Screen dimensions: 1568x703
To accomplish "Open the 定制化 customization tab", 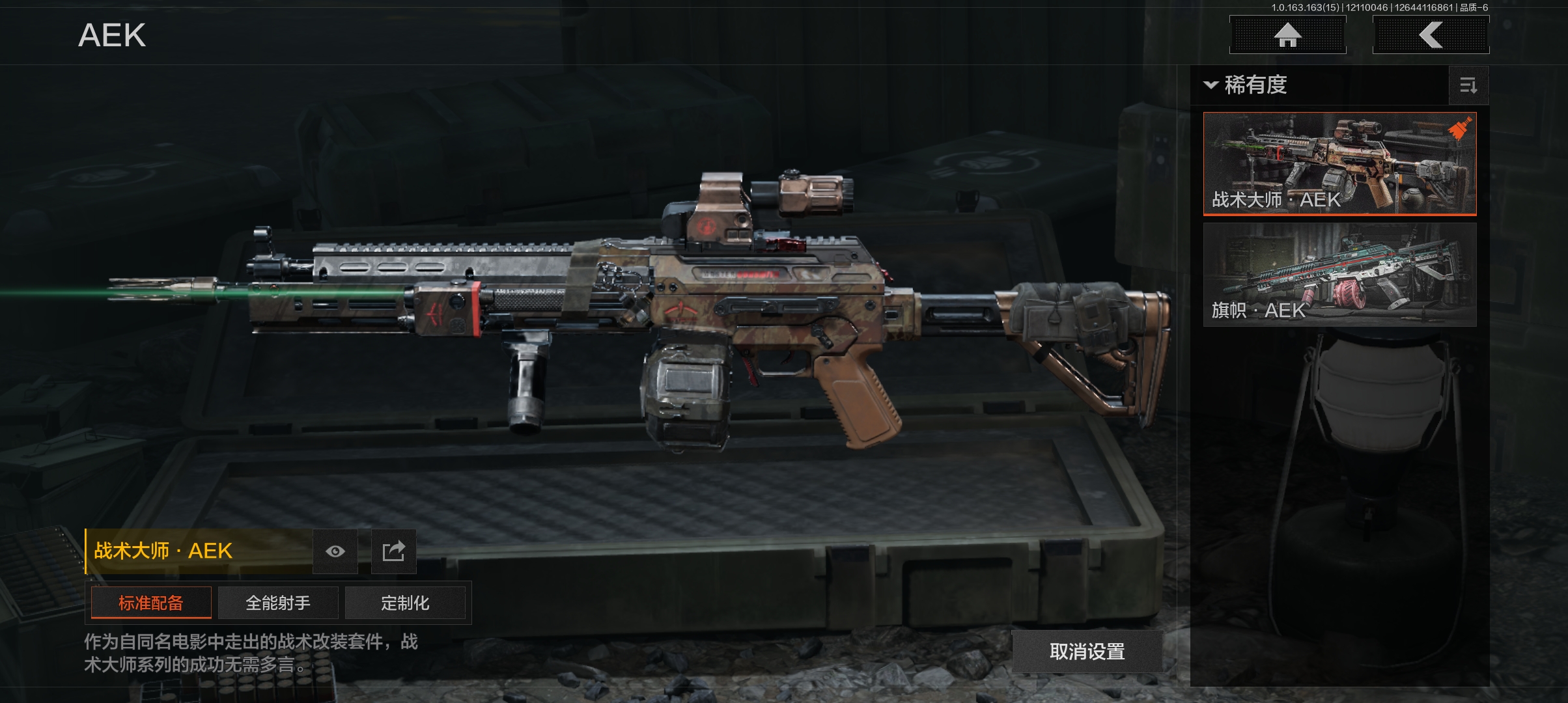I will point(405,603).
